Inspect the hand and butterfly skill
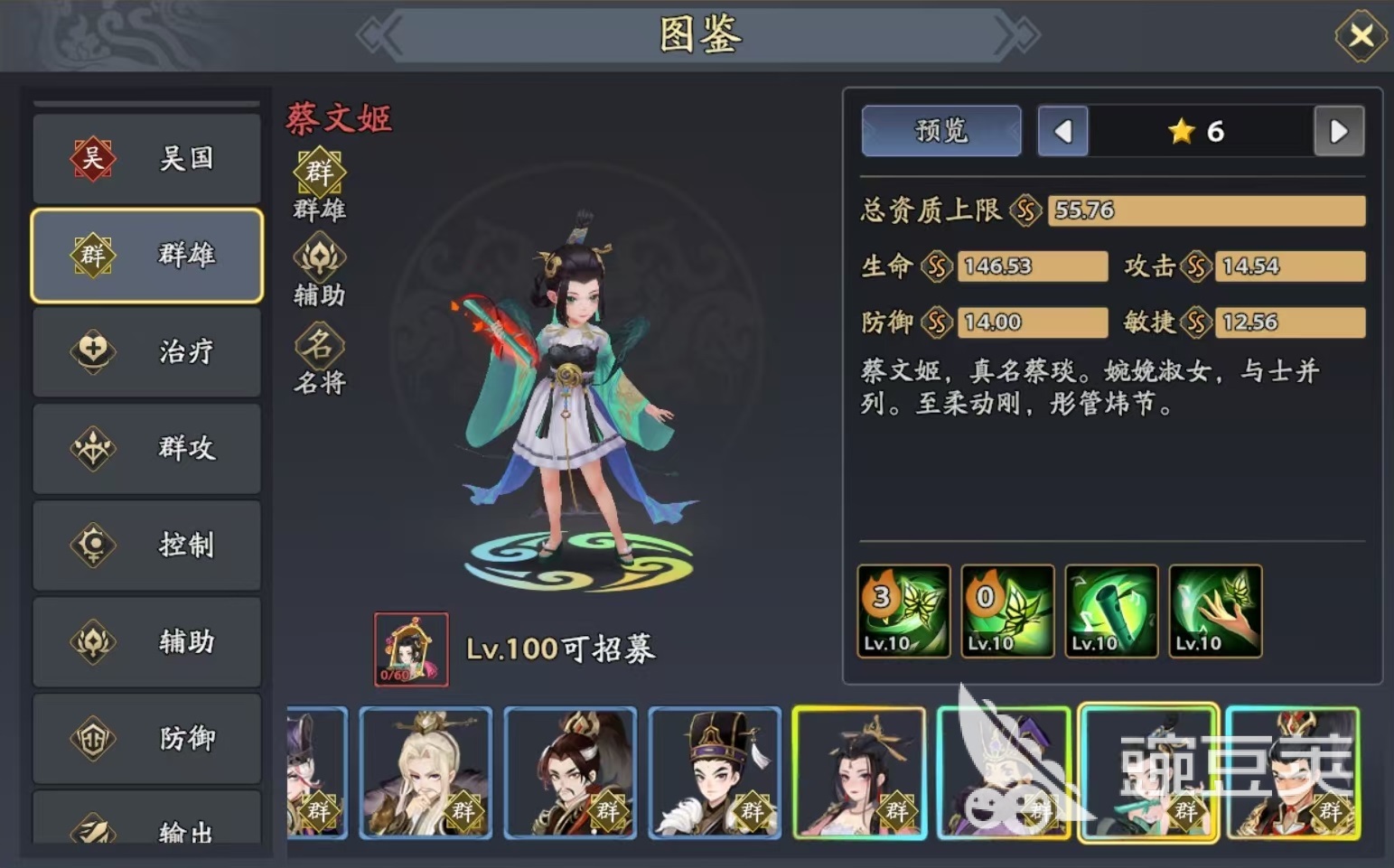1394x868 pixels. pos(1215,611)
